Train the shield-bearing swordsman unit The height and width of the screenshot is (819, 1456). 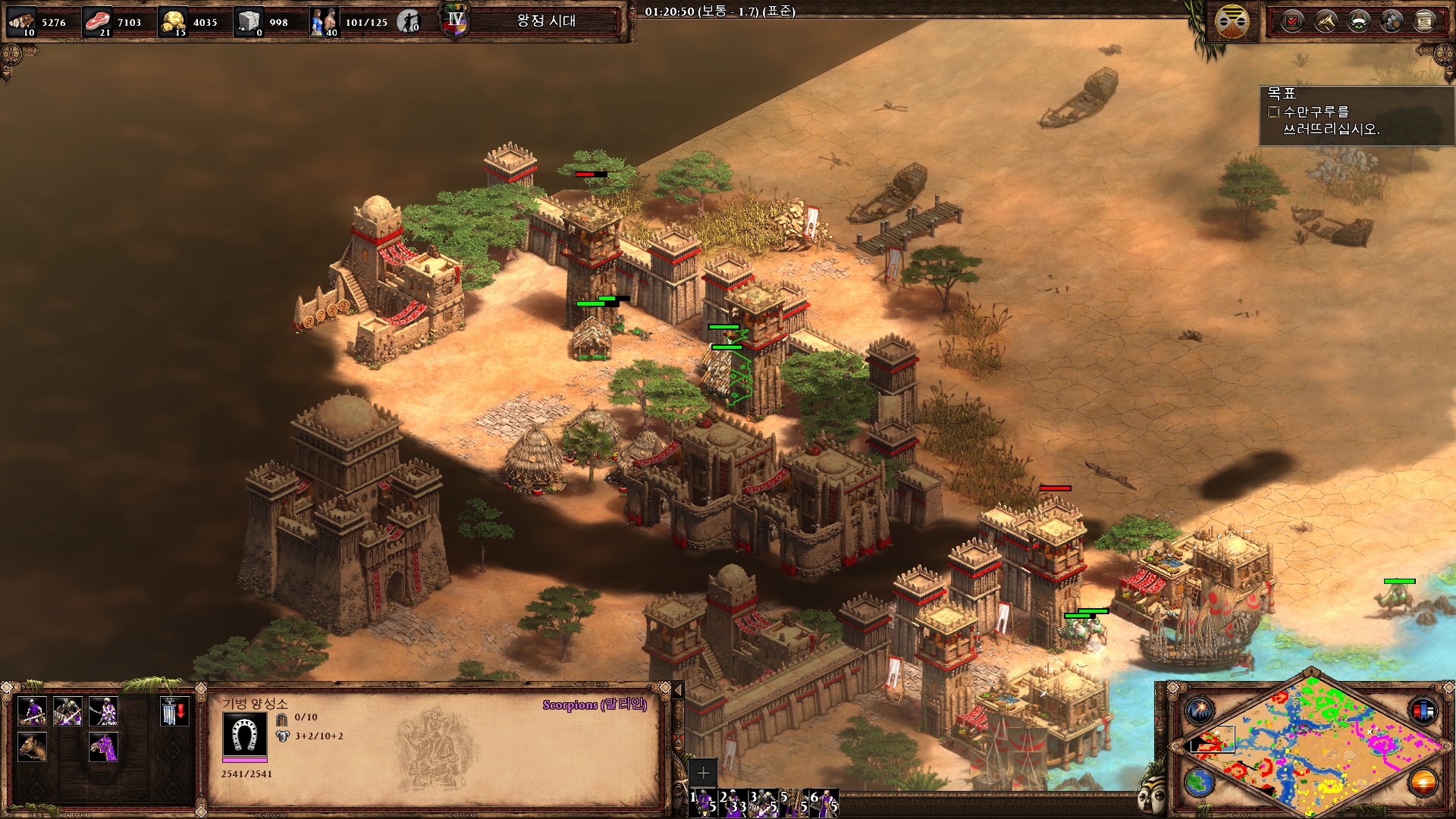pyautogui.click(x=103, y=711)
